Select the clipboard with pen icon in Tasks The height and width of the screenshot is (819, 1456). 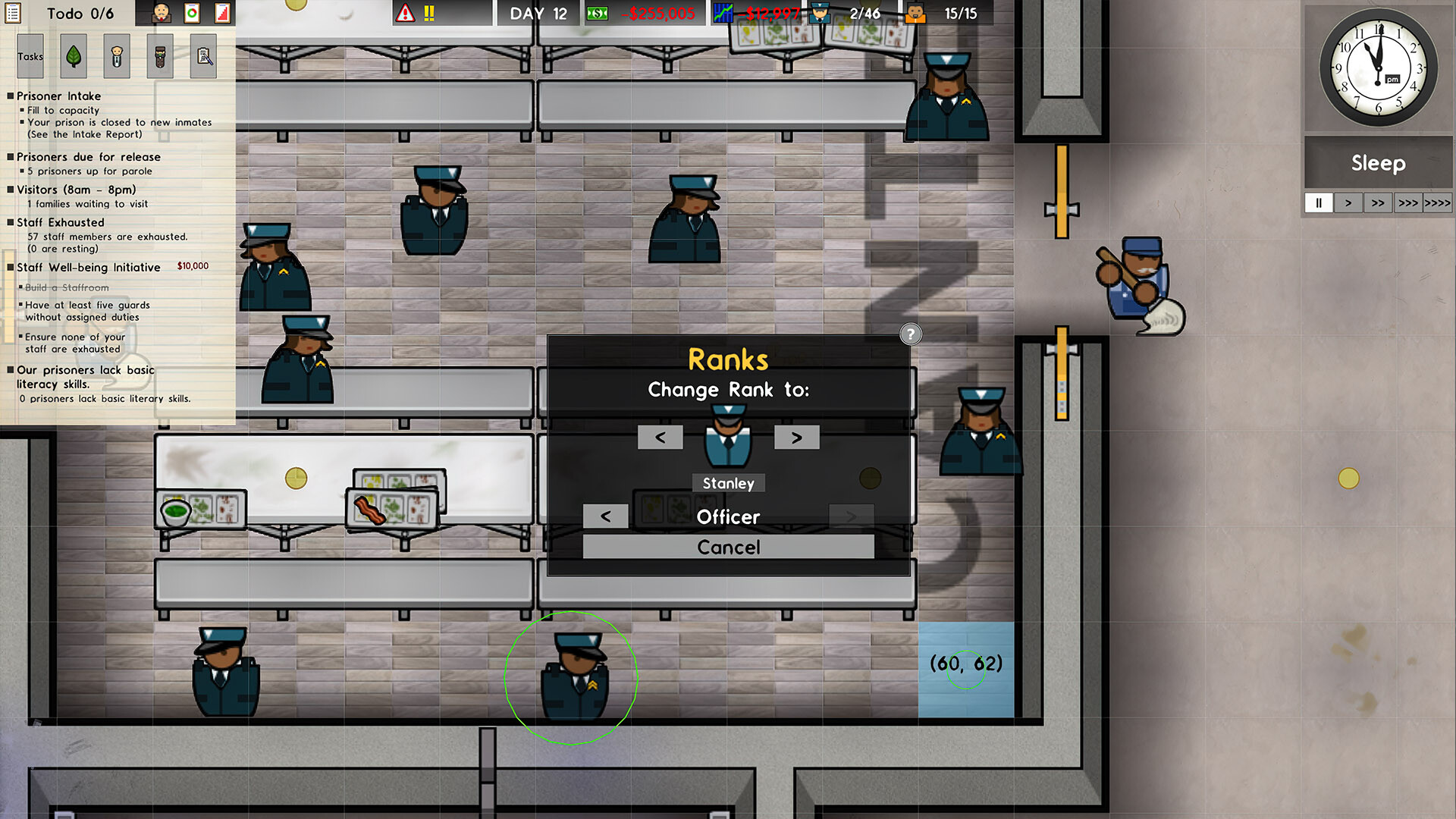[x=202, y=56]
